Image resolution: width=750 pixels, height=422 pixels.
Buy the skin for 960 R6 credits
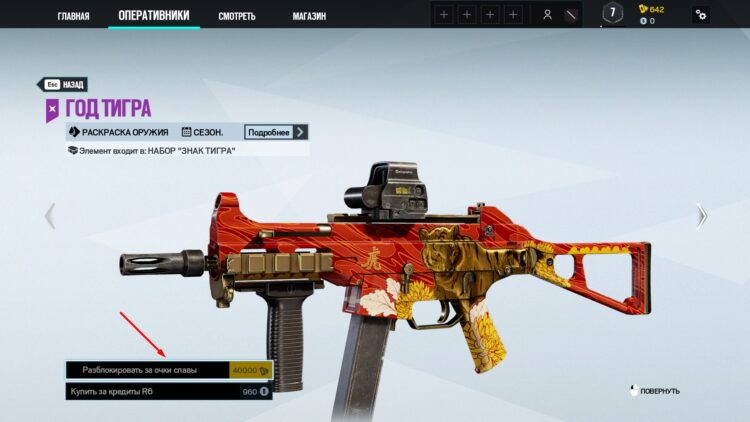(x=169, y=392)
